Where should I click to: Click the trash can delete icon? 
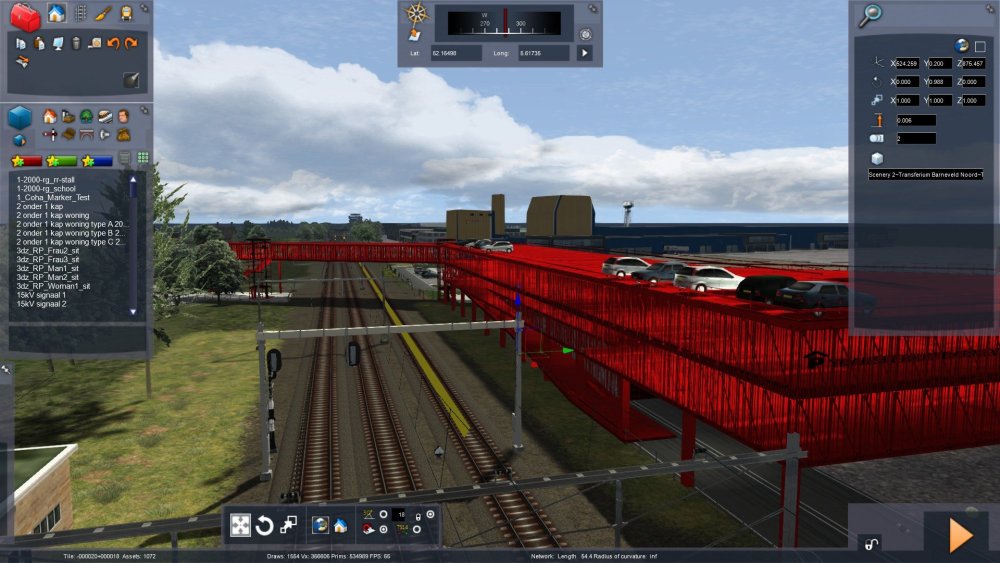point(76,43)
